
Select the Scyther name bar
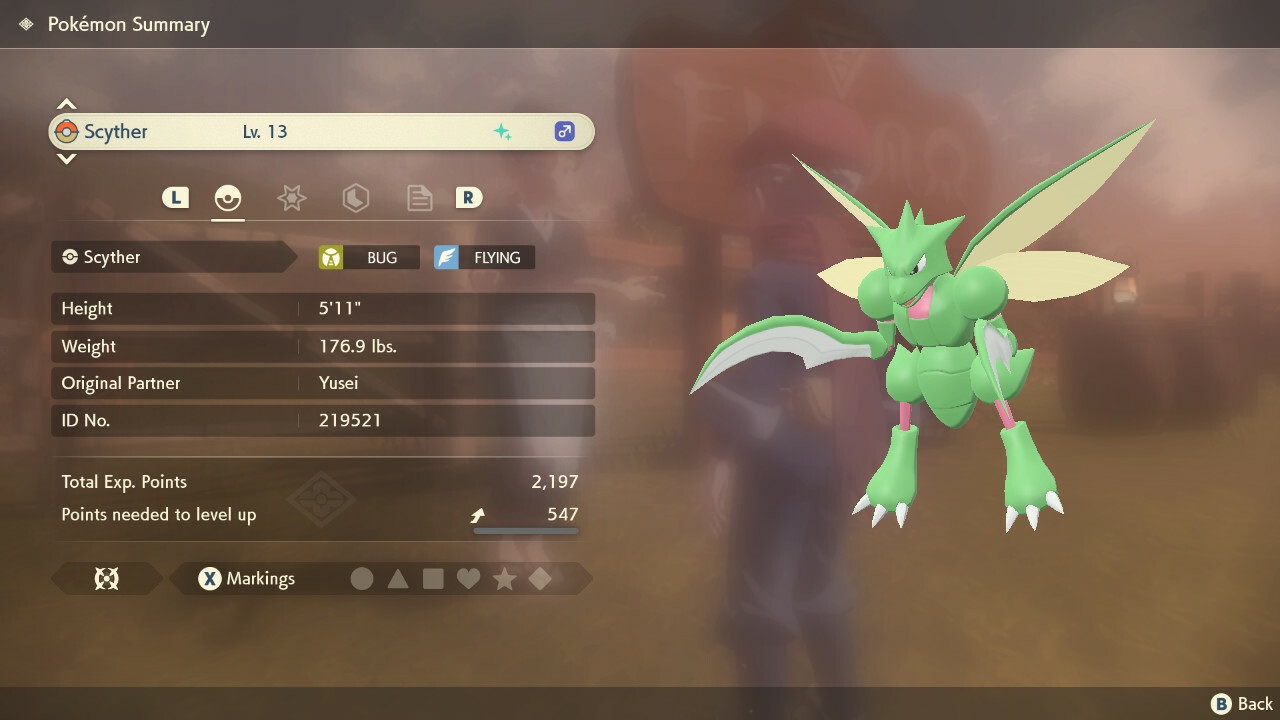point(321,132)
